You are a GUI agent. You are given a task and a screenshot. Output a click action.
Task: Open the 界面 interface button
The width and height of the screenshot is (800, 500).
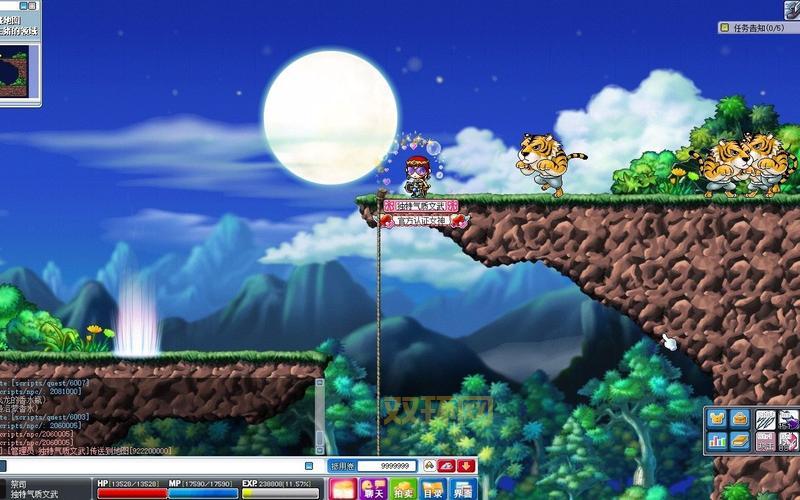(461, 490)
